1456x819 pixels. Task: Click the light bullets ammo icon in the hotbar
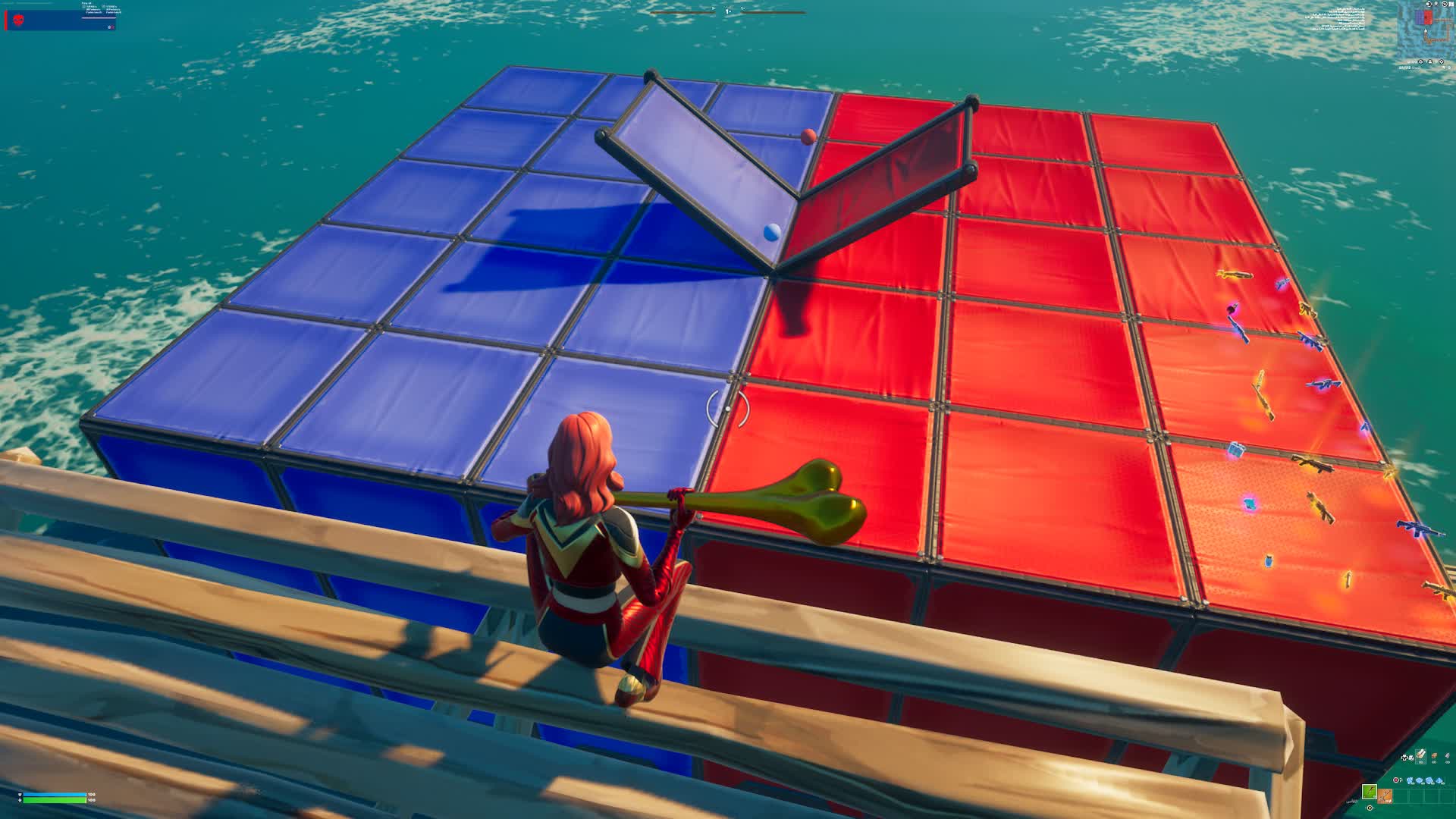(x=1410, y=780)
